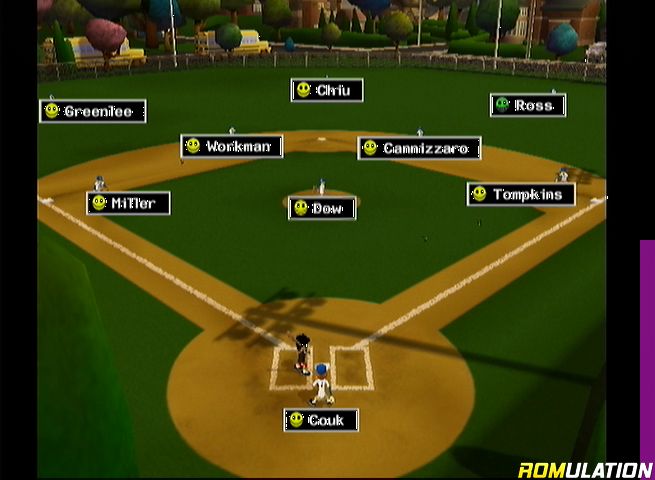Select the Miller fielder label
Viewport: 655px width, 480px height.
click(128, 203)
